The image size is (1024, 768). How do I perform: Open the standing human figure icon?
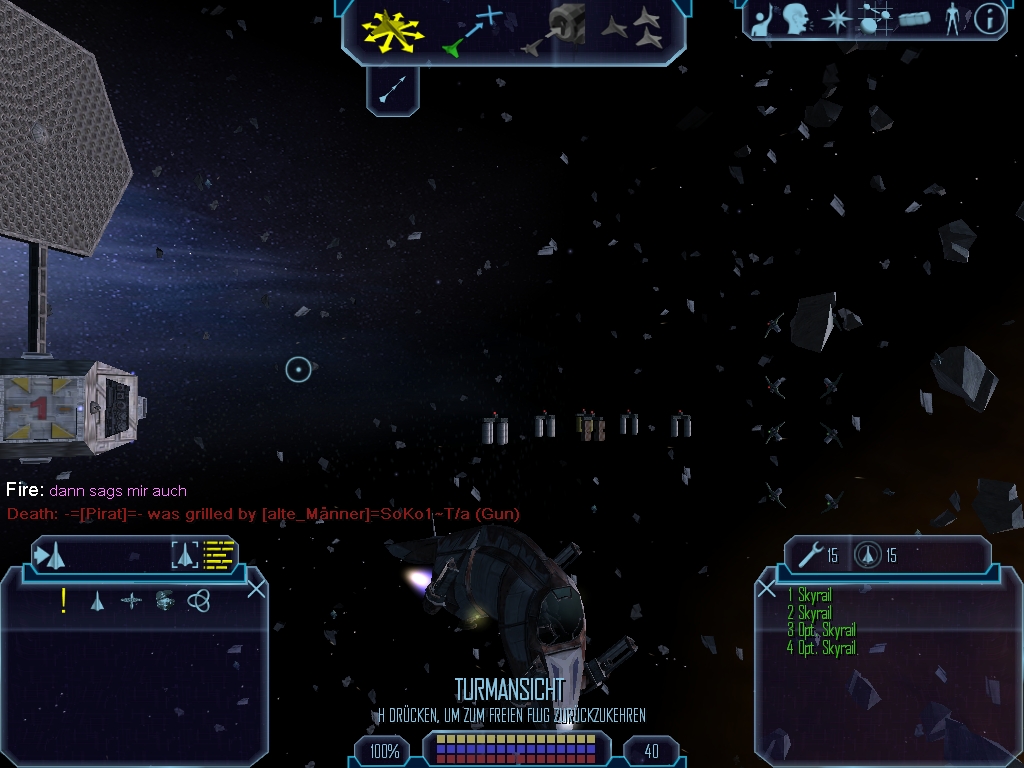tap(951, 19)
